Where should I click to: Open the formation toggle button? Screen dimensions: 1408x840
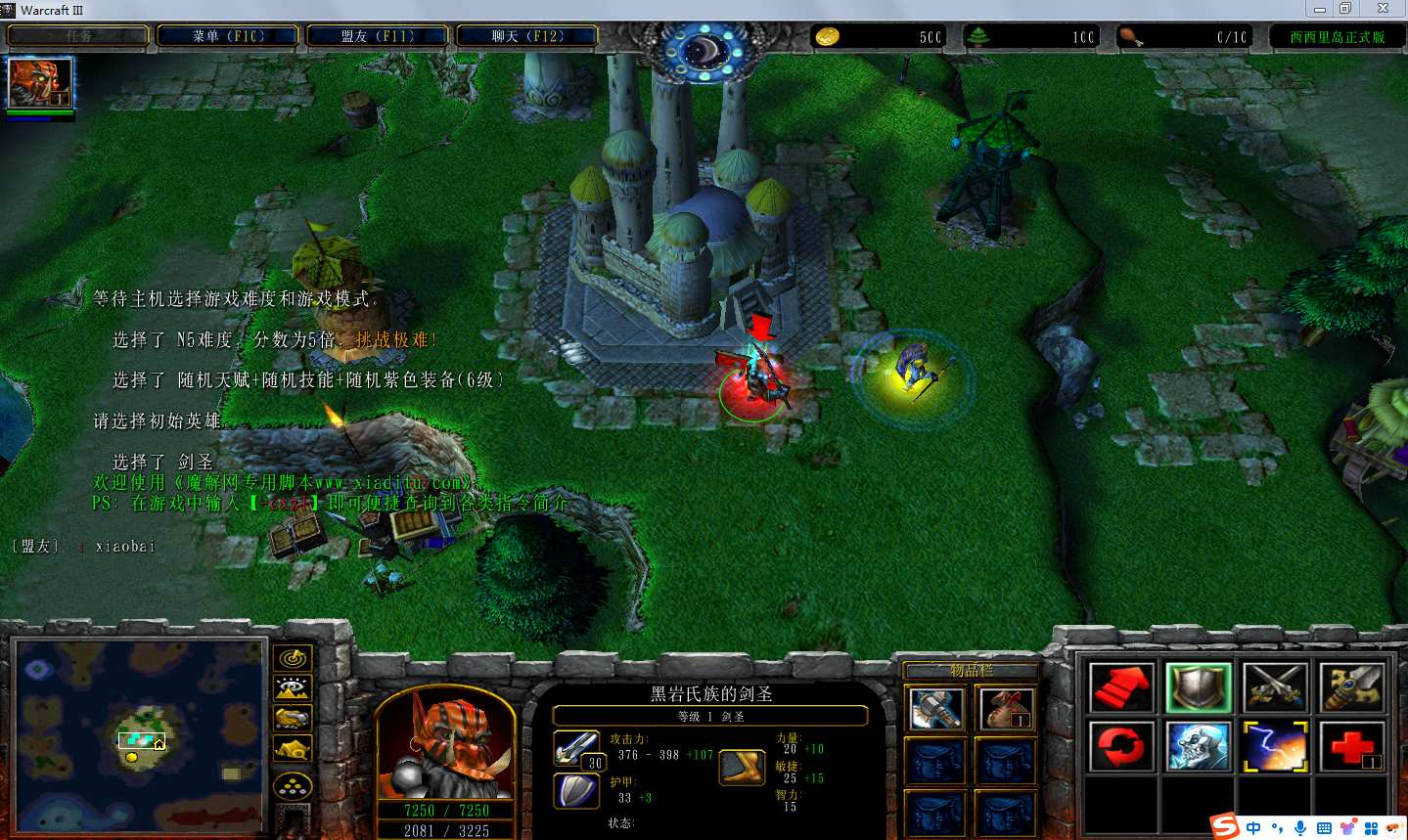tap(292, 786)
